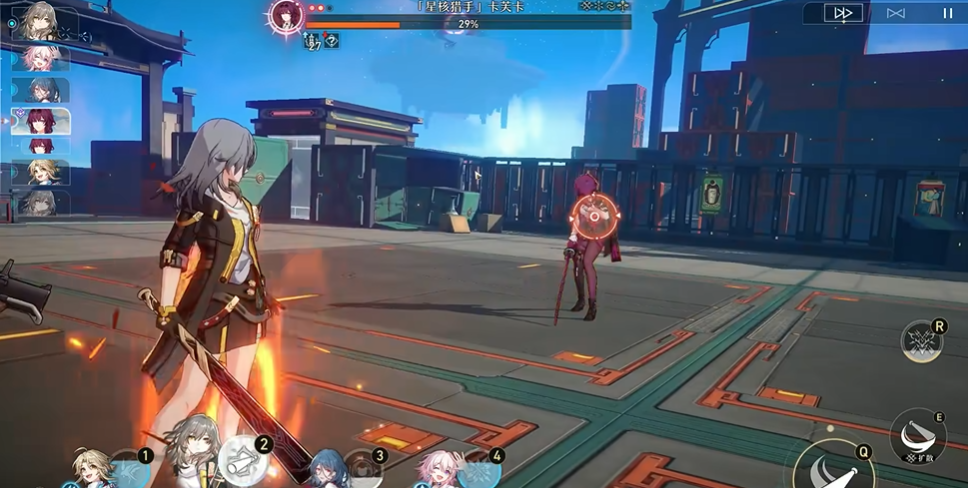
Task: Pause the battle
Action: (946, 13)
